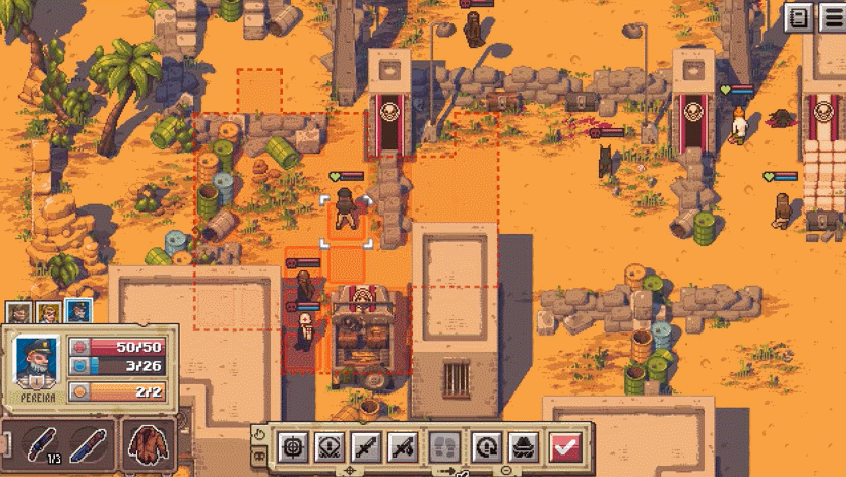Select the eye overwatch ability
Viewport: 846px width, 477px height.
[x=330, y=445]
